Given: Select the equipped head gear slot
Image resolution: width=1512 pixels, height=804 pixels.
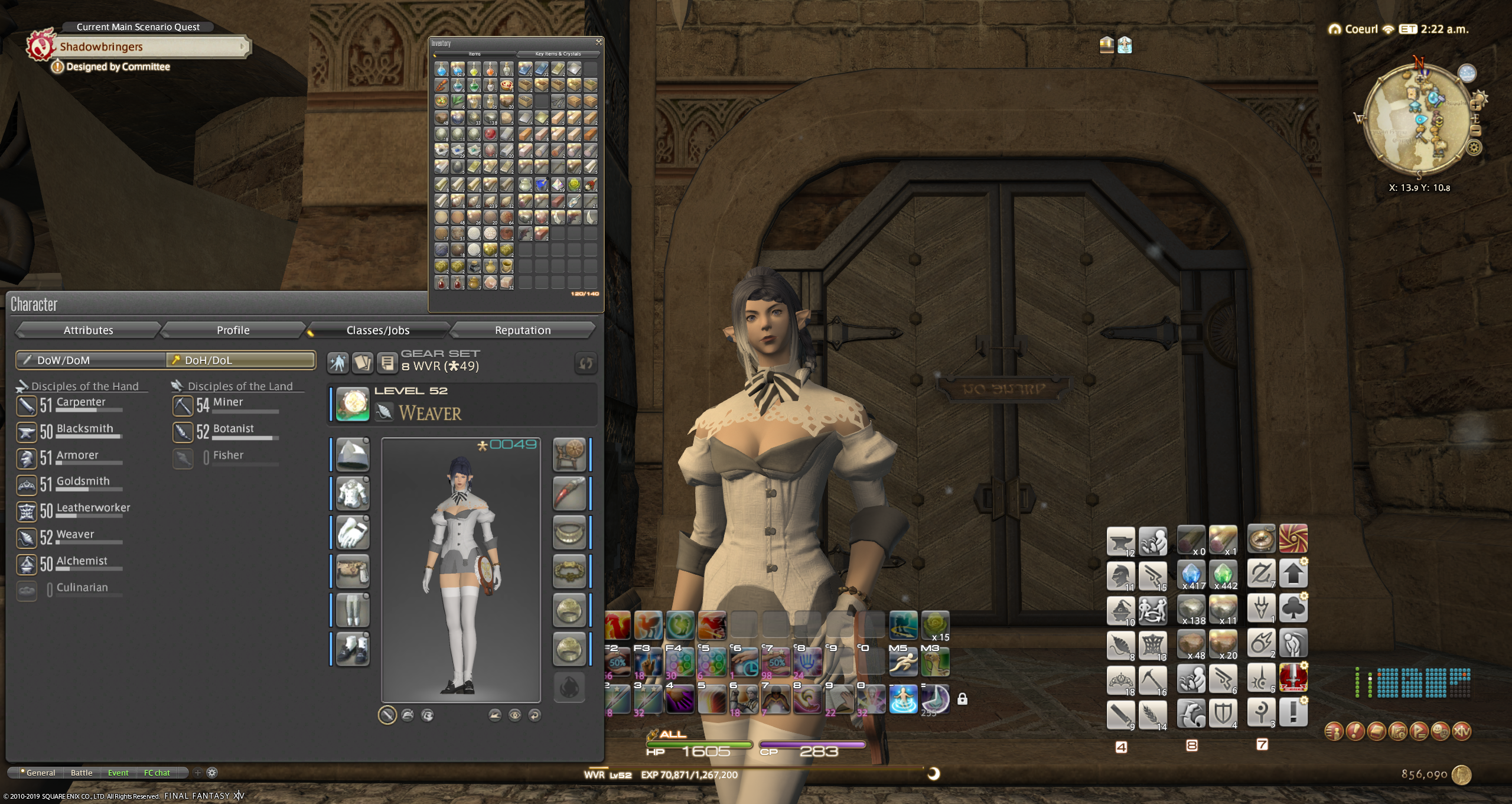Looking at the screenshot, I should click(x=353, y=454).
